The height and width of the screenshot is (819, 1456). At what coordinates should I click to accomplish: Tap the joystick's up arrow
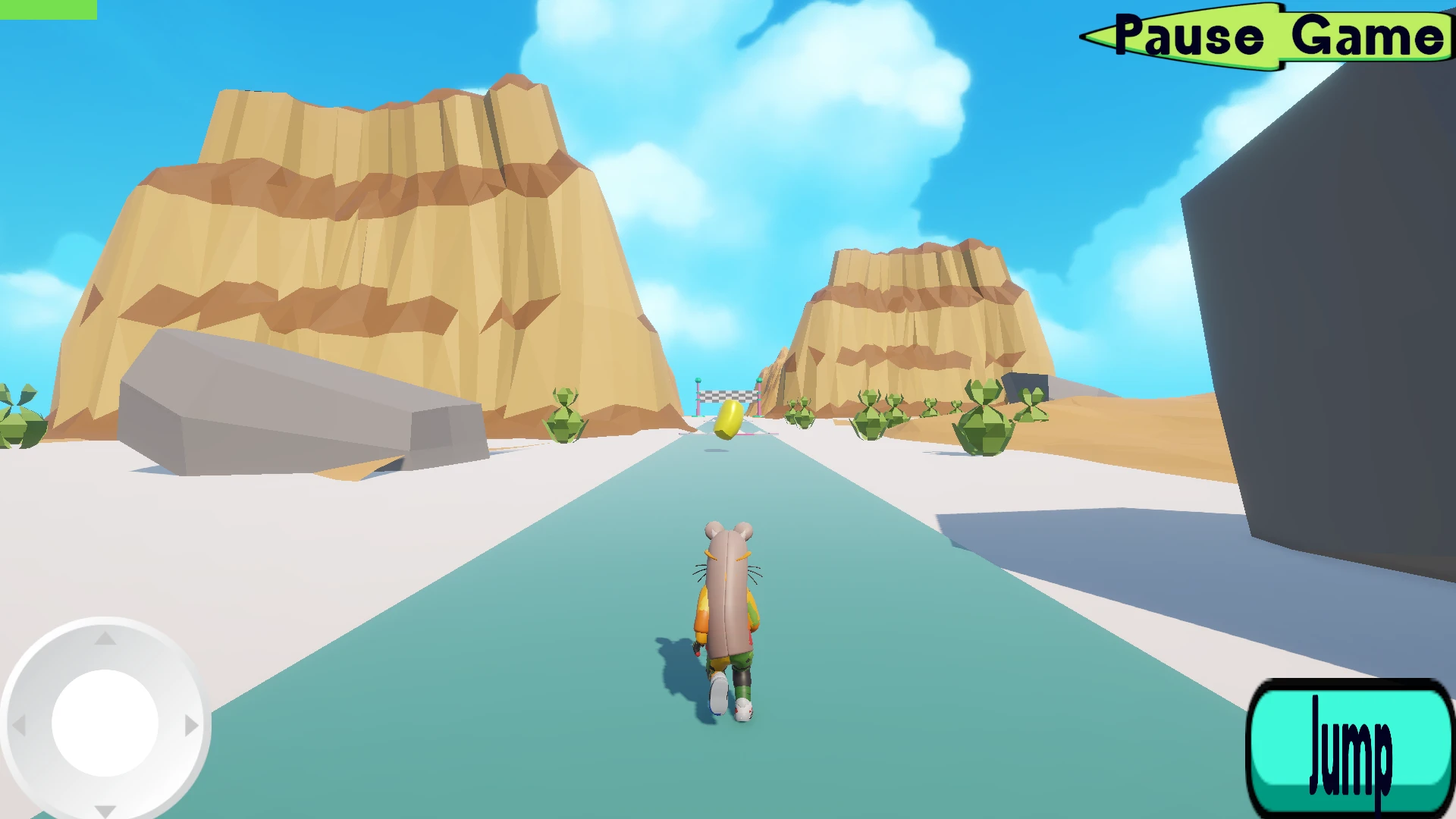pyautogui.click(x=105, y=639)
